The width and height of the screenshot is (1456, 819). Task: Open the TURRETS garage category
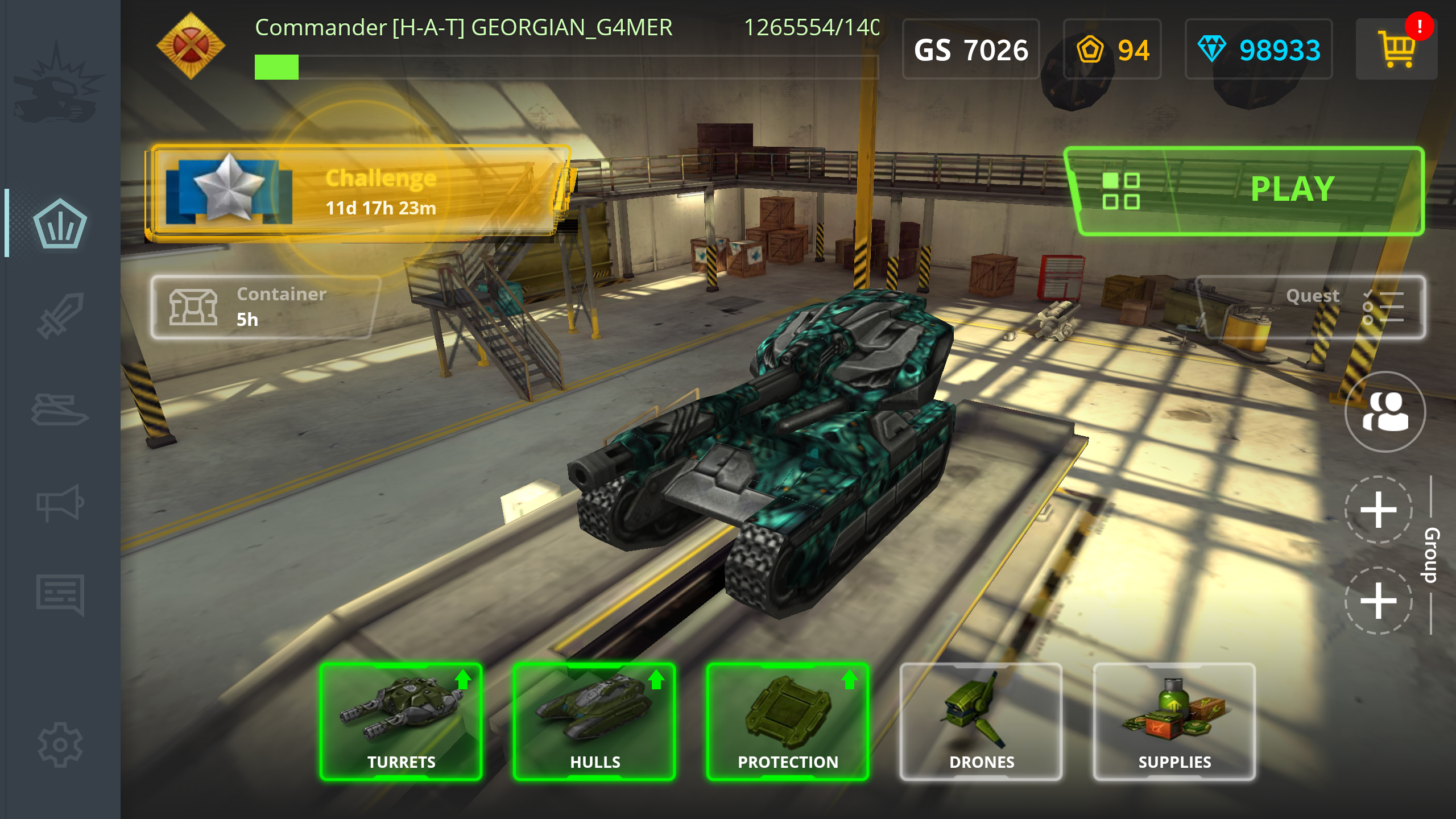pos(401,721)
